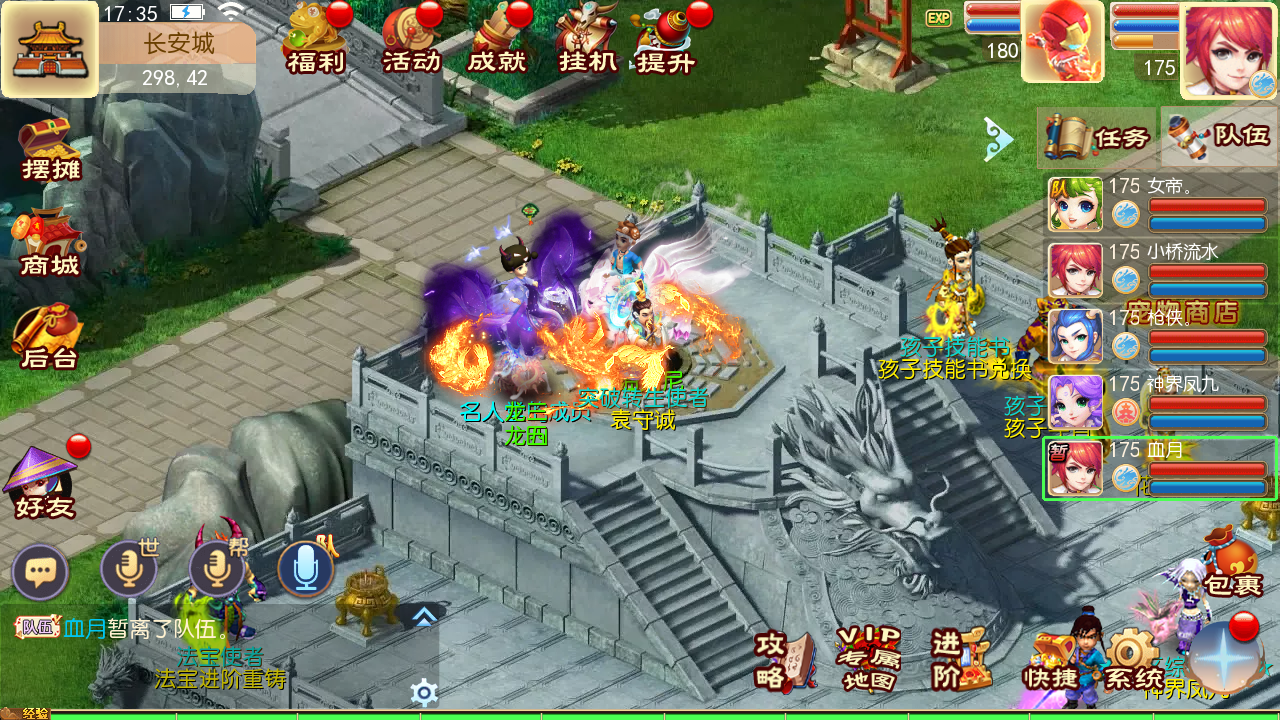Open the 长安城 map icon
The image size is (1280, 720).
tap(50, 50)
